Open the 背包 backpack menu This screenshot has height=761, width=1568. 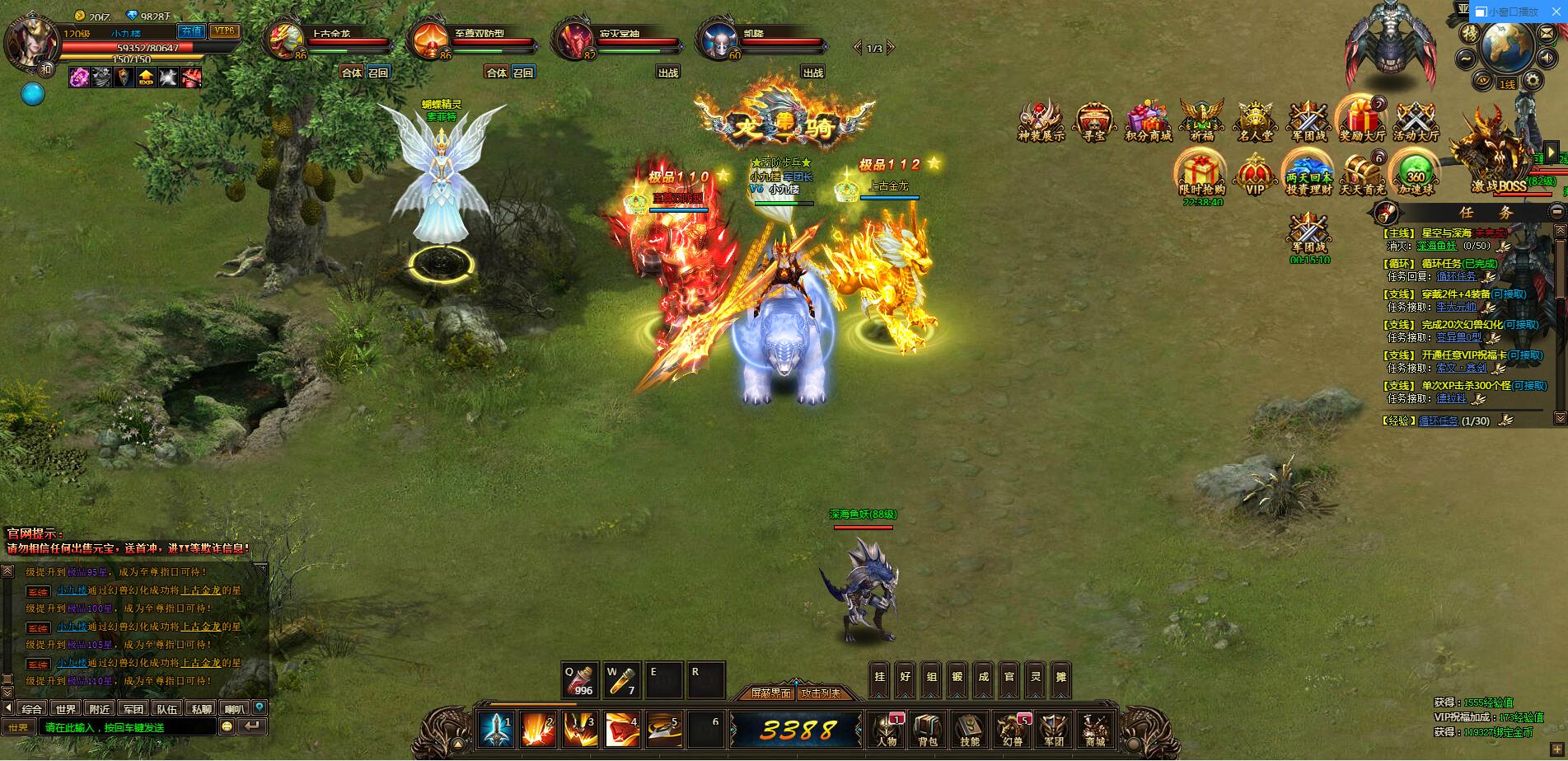tap(928, 729)
